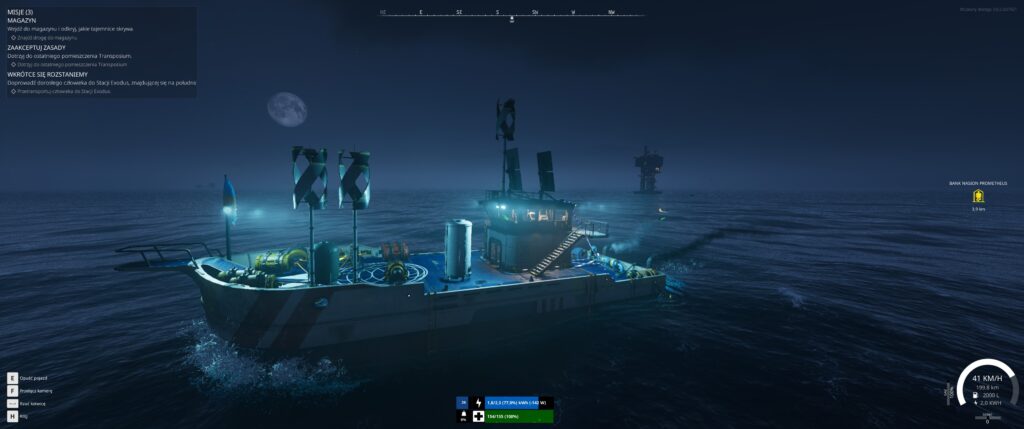Click the white cross health icon

[x=478, y=415]
